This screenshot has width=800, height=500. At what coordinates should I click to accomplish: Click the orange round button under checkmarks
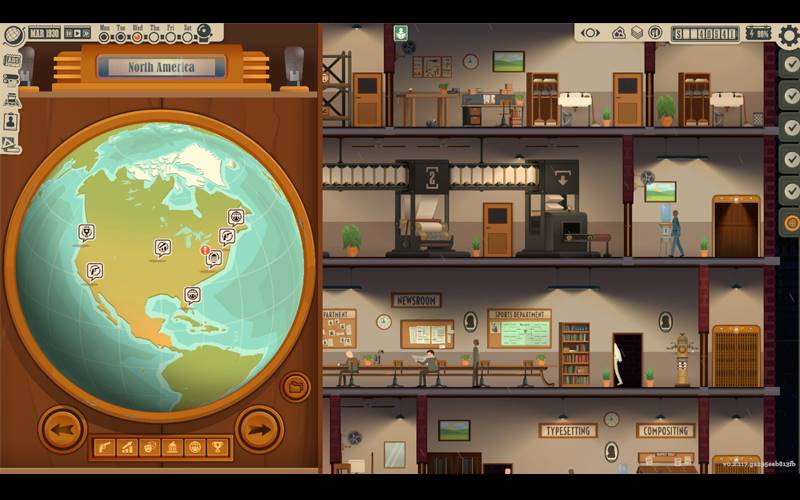coord(790,222)
